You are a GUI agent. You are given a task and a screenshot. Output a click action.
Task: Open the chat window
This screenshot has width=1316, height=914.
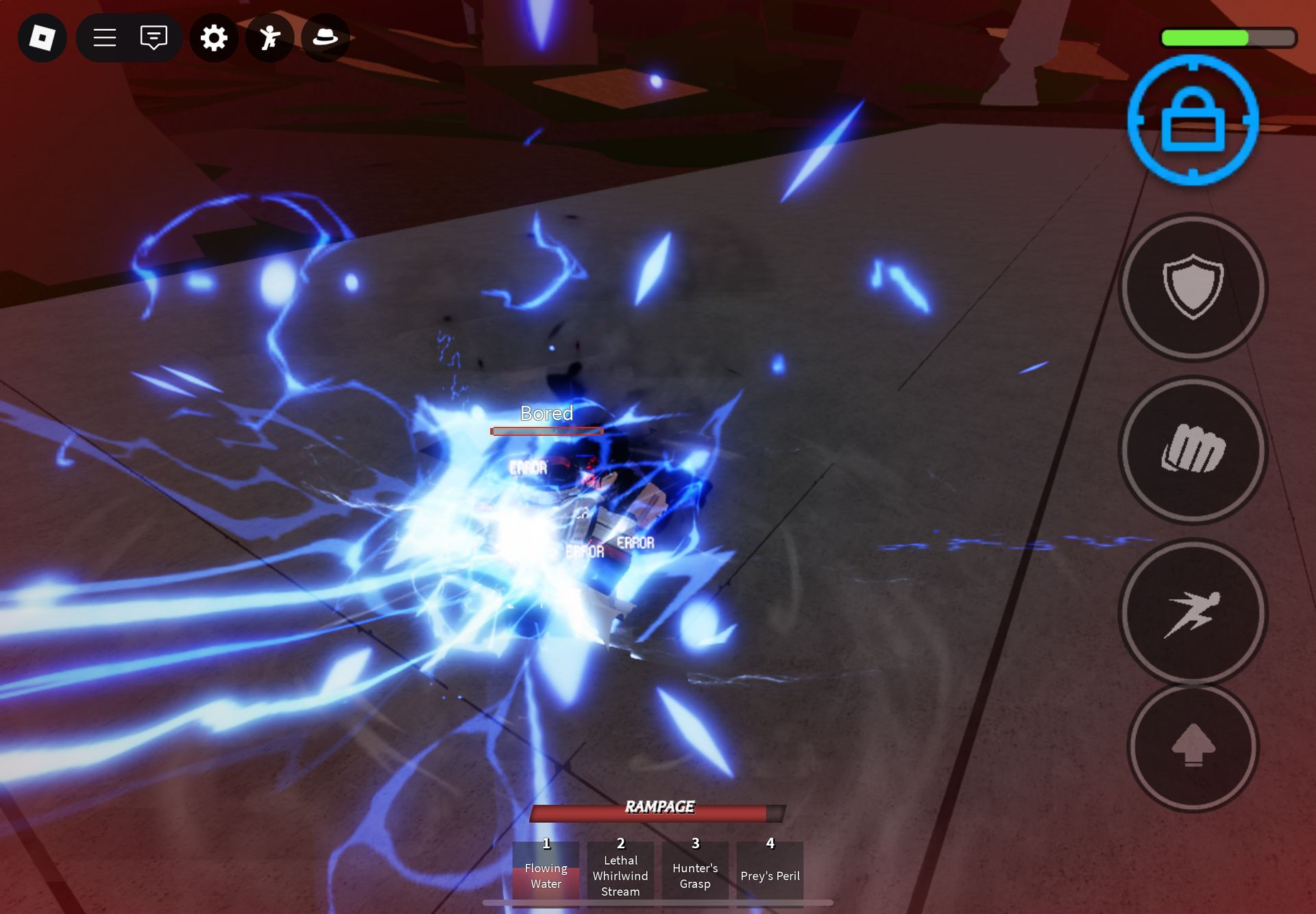point(154,38)
